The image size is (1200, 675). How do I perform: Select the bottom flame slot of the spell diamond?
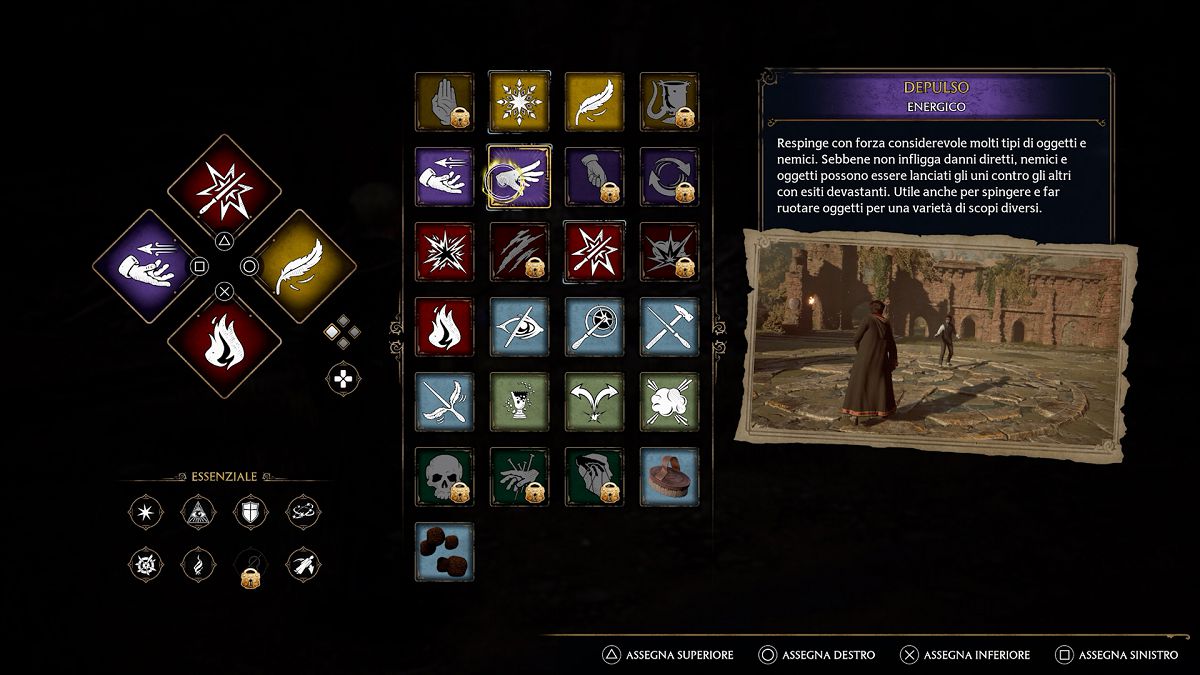pyautogui.click(x=225, y=341)
